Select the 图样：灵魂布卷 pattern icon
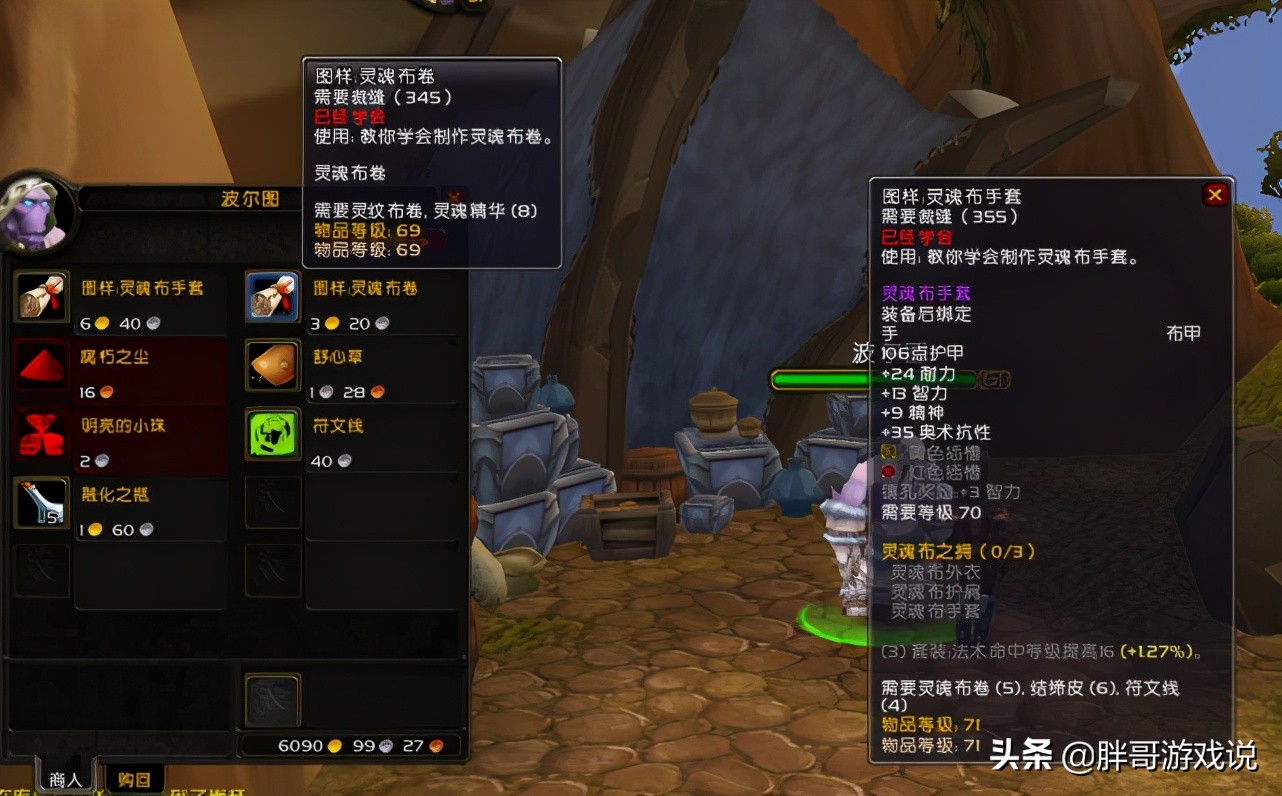Viewport: 1282px width, 796px height. [x=272, y=299]
